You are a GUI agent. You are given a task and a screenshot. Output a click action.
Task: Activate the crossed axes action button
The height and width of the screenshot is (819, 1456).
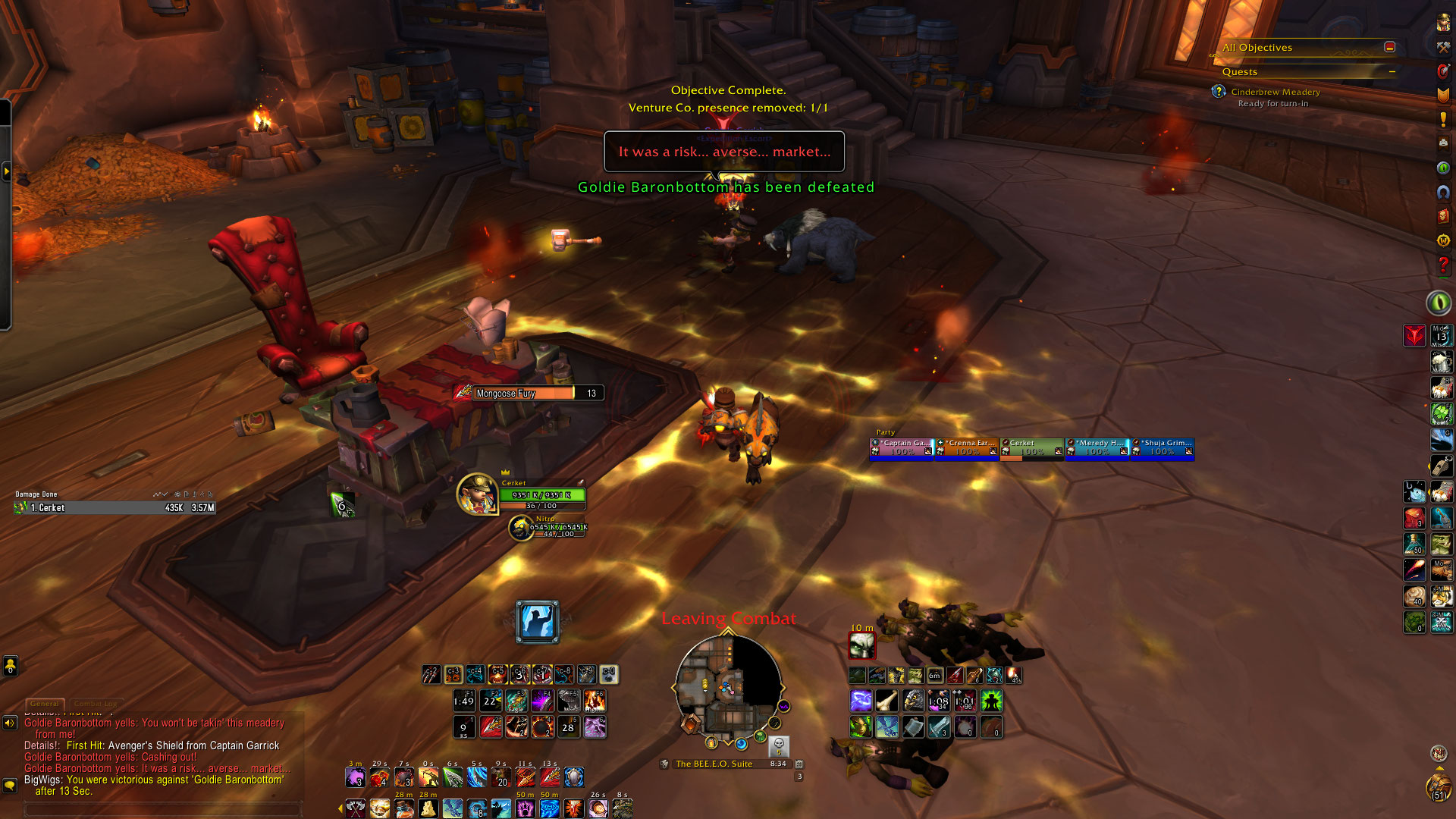tap(355, 808)
